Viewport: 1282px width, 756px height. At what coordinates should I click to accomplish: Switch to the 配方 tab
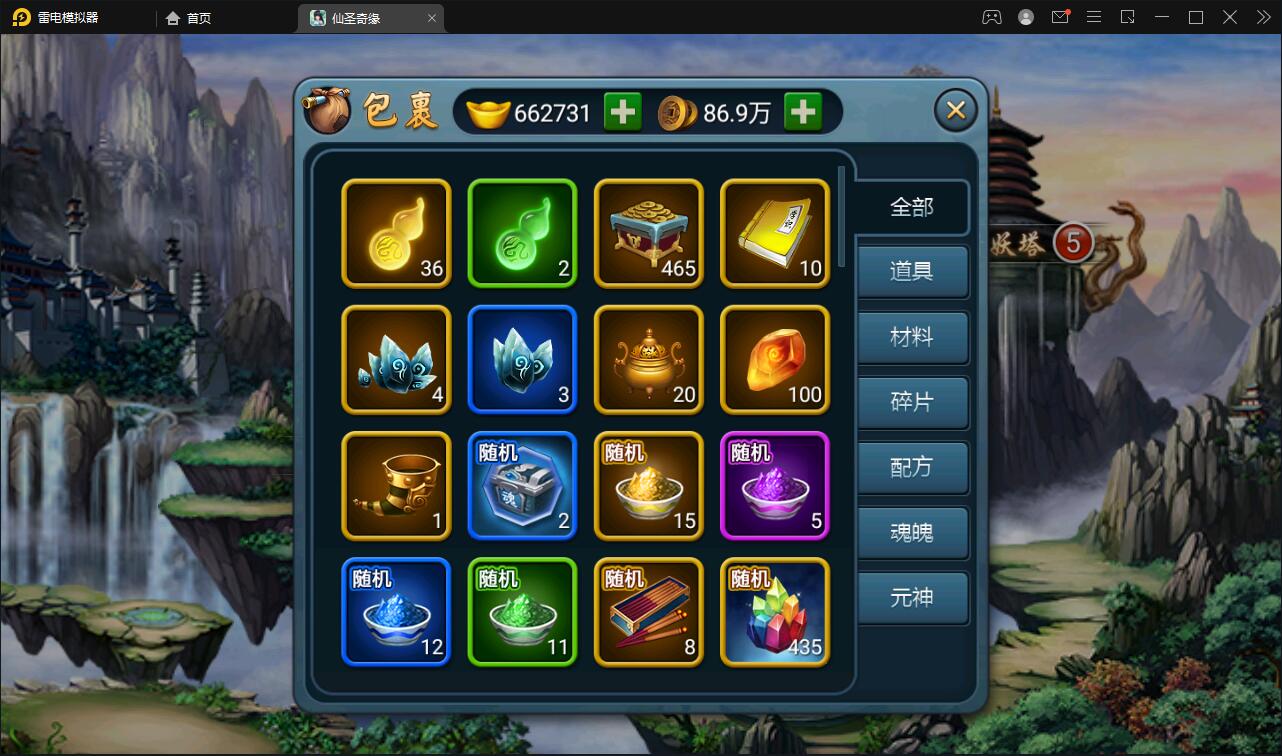tap(911, 467)
